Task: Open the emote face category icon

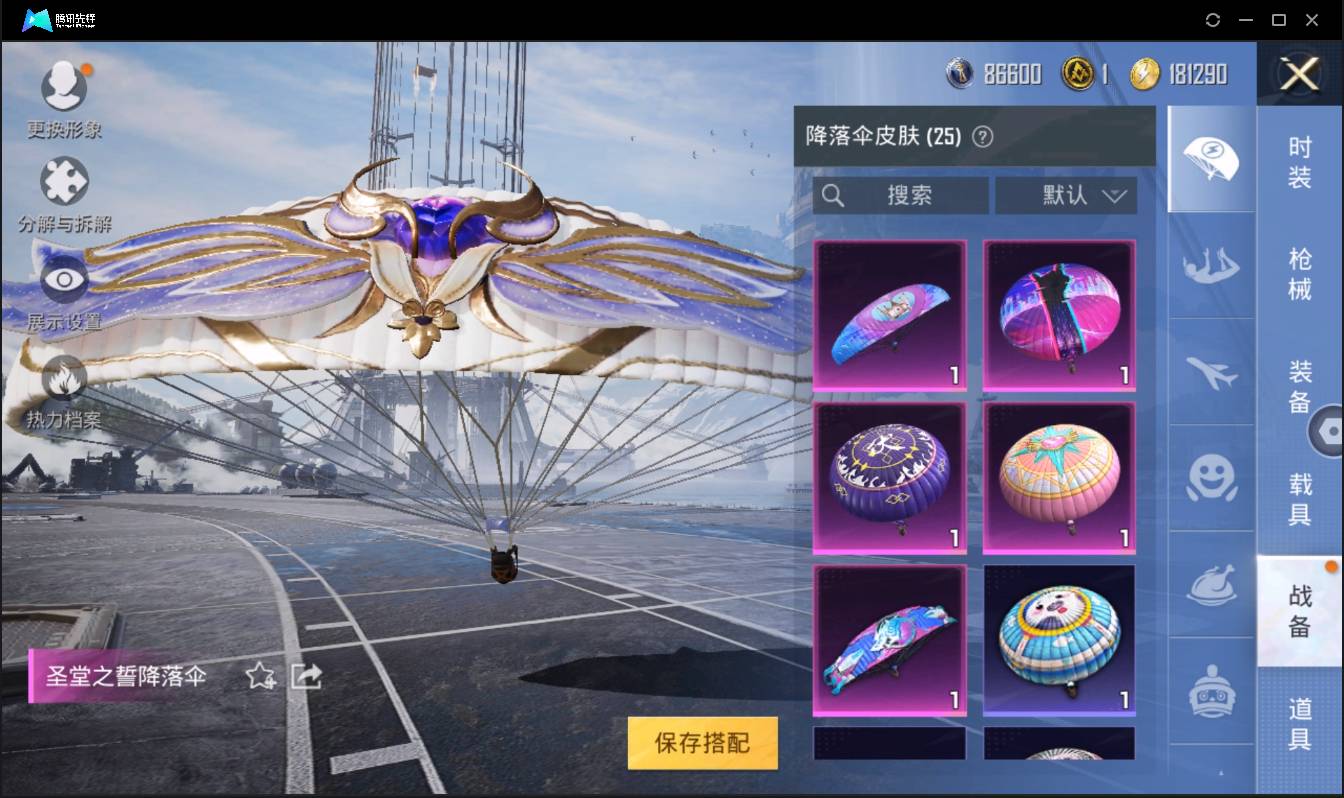Action: coord(1211,480)
